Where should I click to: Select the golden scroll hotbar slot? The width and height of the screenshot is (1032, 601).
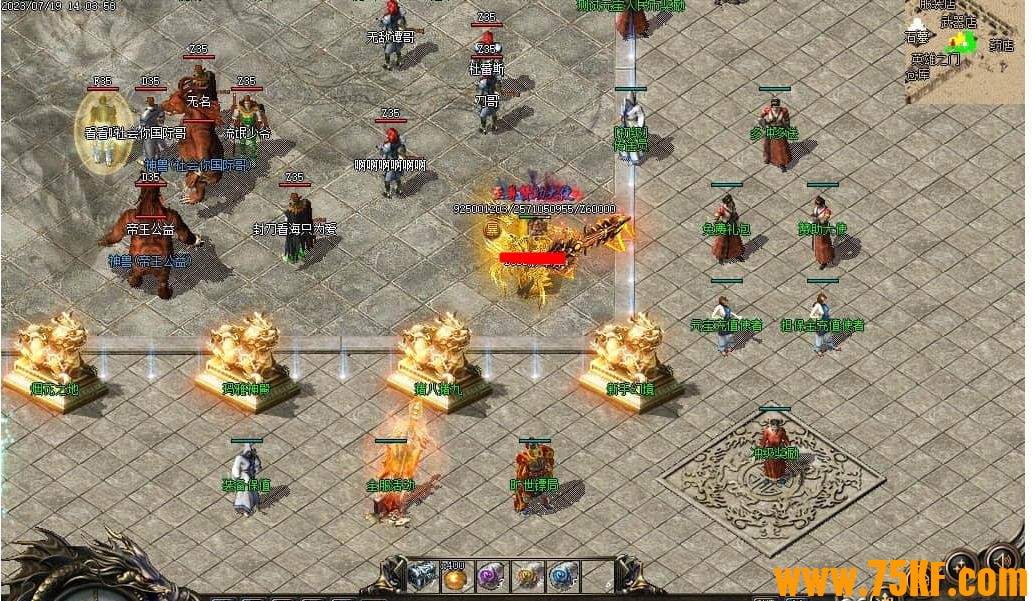pos(527,577)
